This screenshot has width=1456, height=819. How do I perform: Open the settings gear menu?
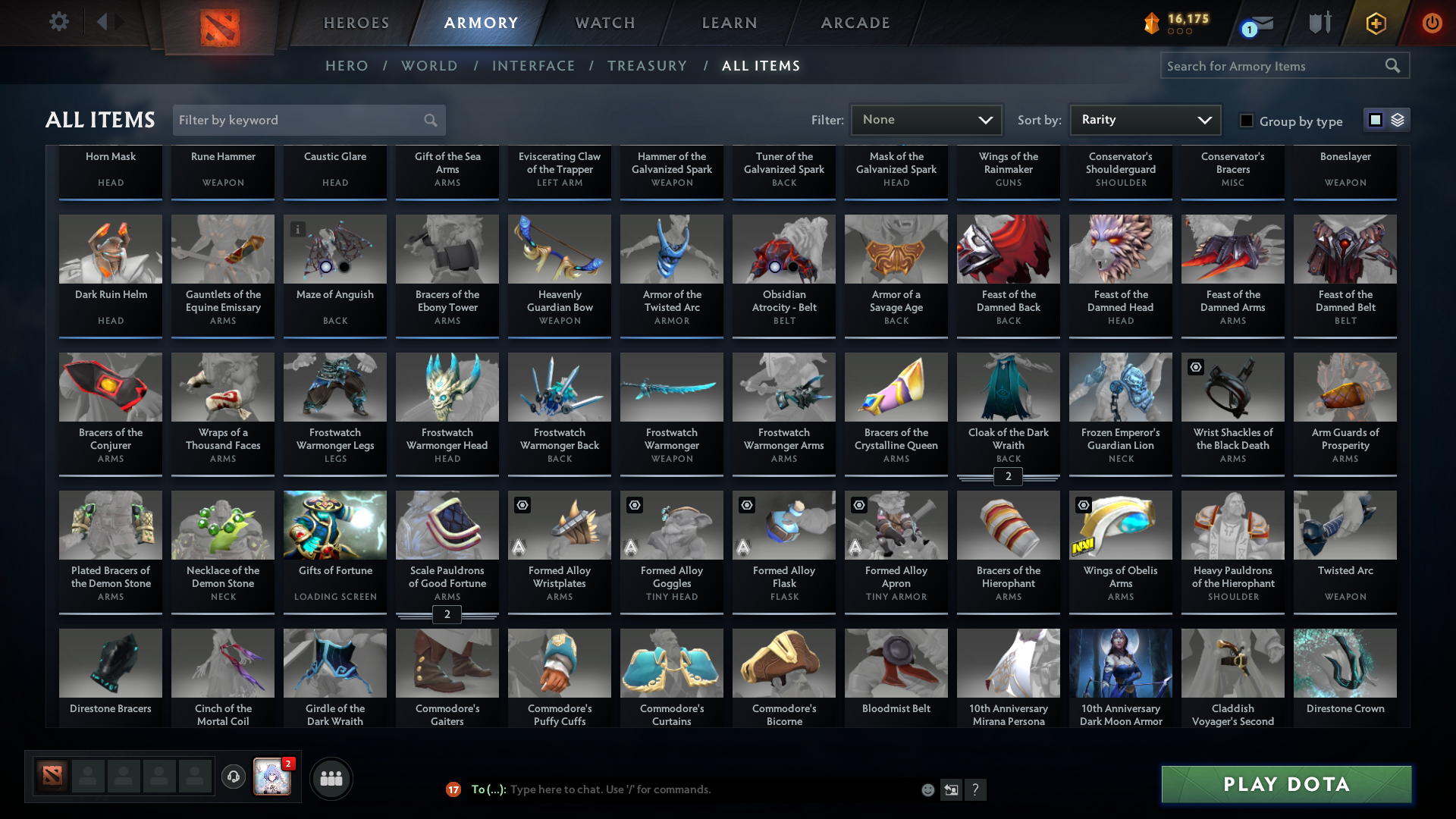[58, 22]
